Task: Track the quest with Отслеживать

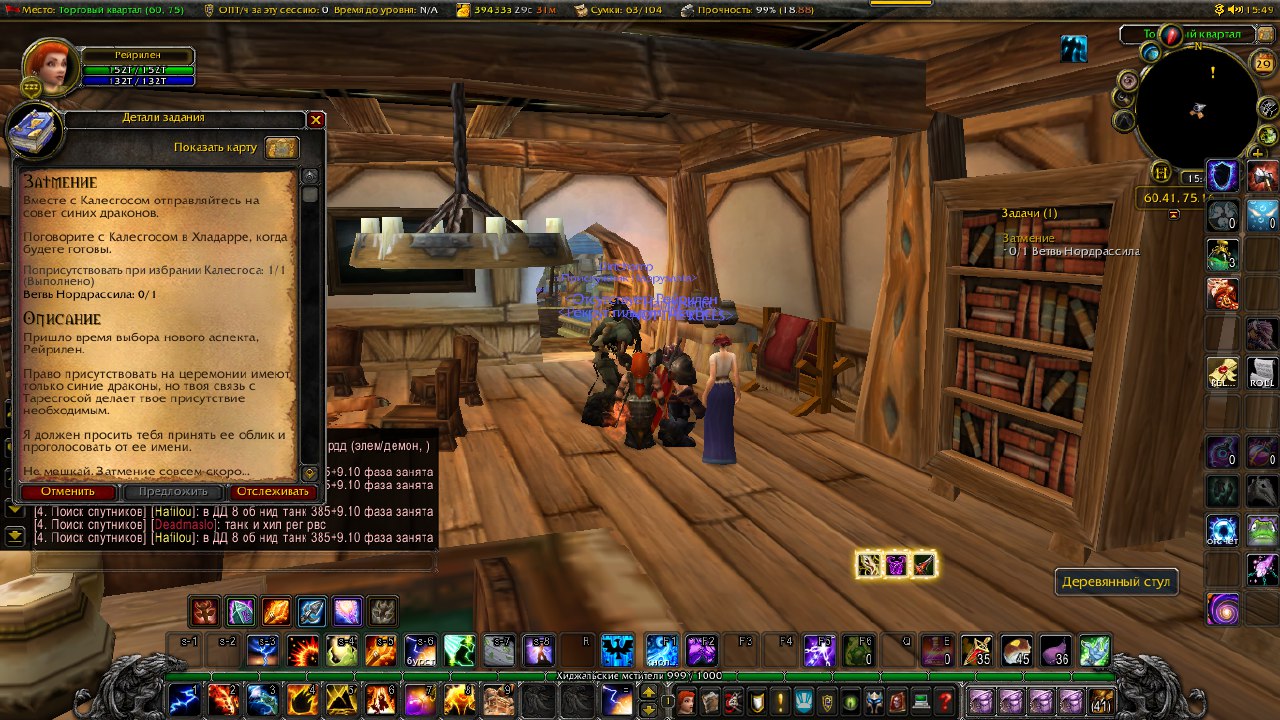Action: point(273,491)
